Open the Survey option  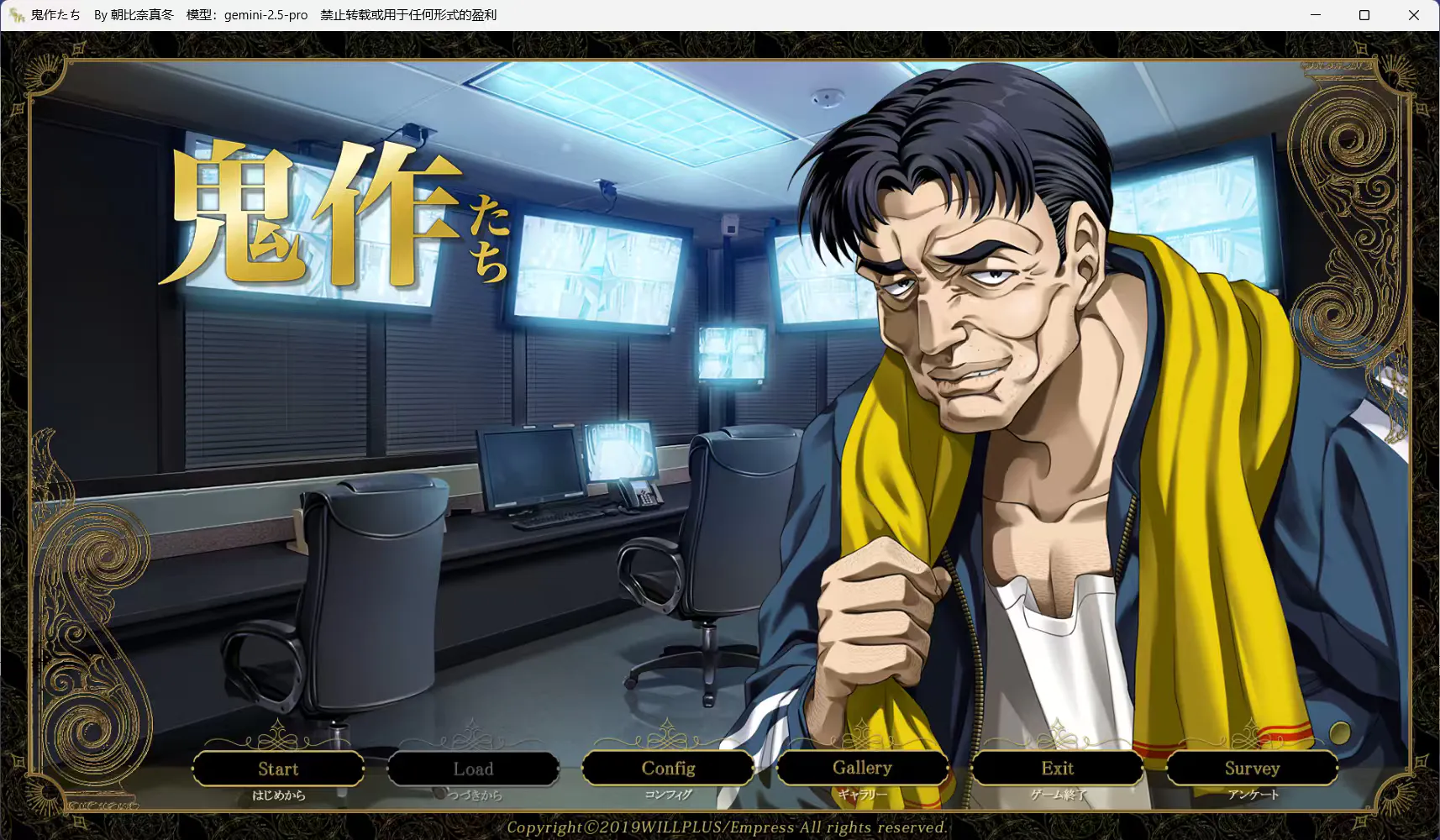click(1252, 768)
